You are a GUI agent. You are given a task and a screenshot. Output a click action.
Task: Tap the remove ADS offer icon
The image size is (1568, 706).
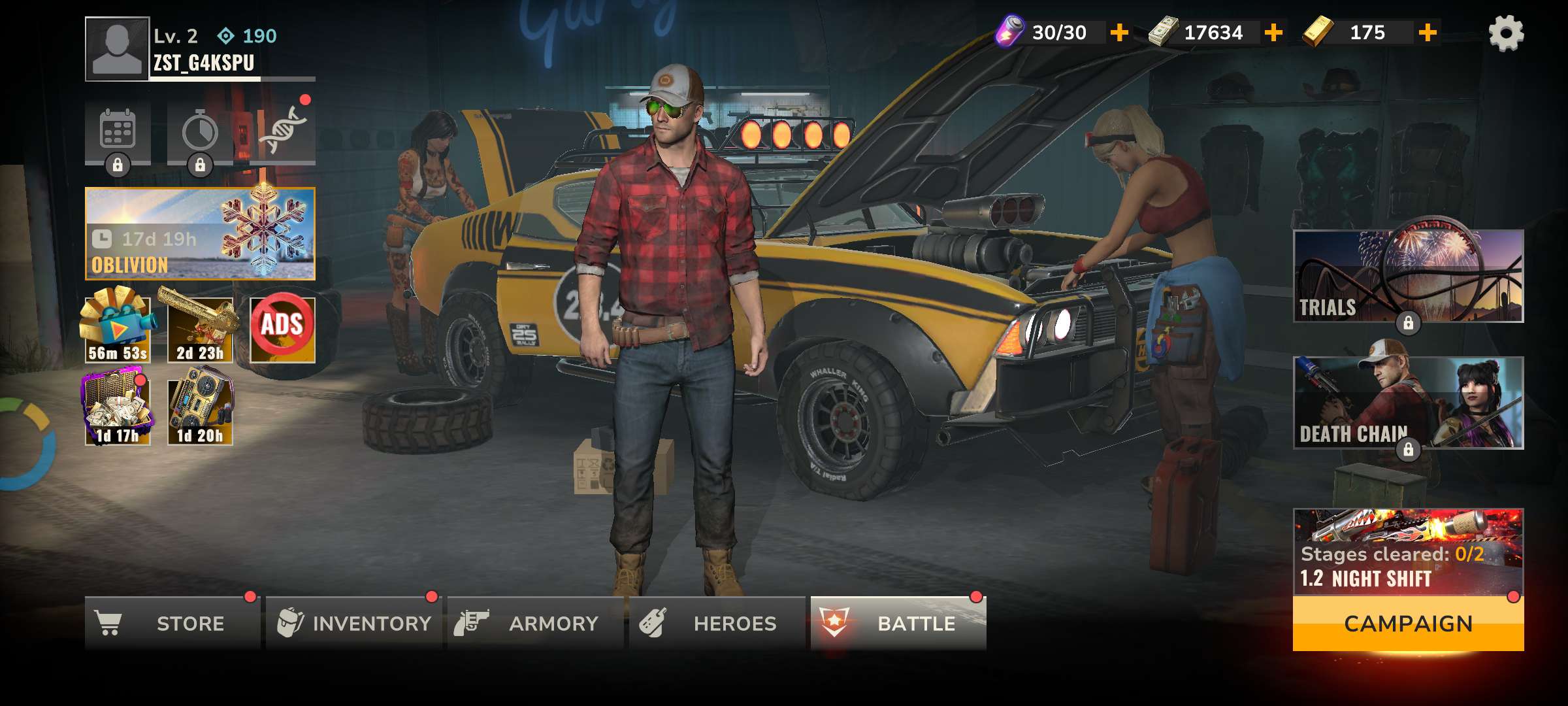point(282,329)
